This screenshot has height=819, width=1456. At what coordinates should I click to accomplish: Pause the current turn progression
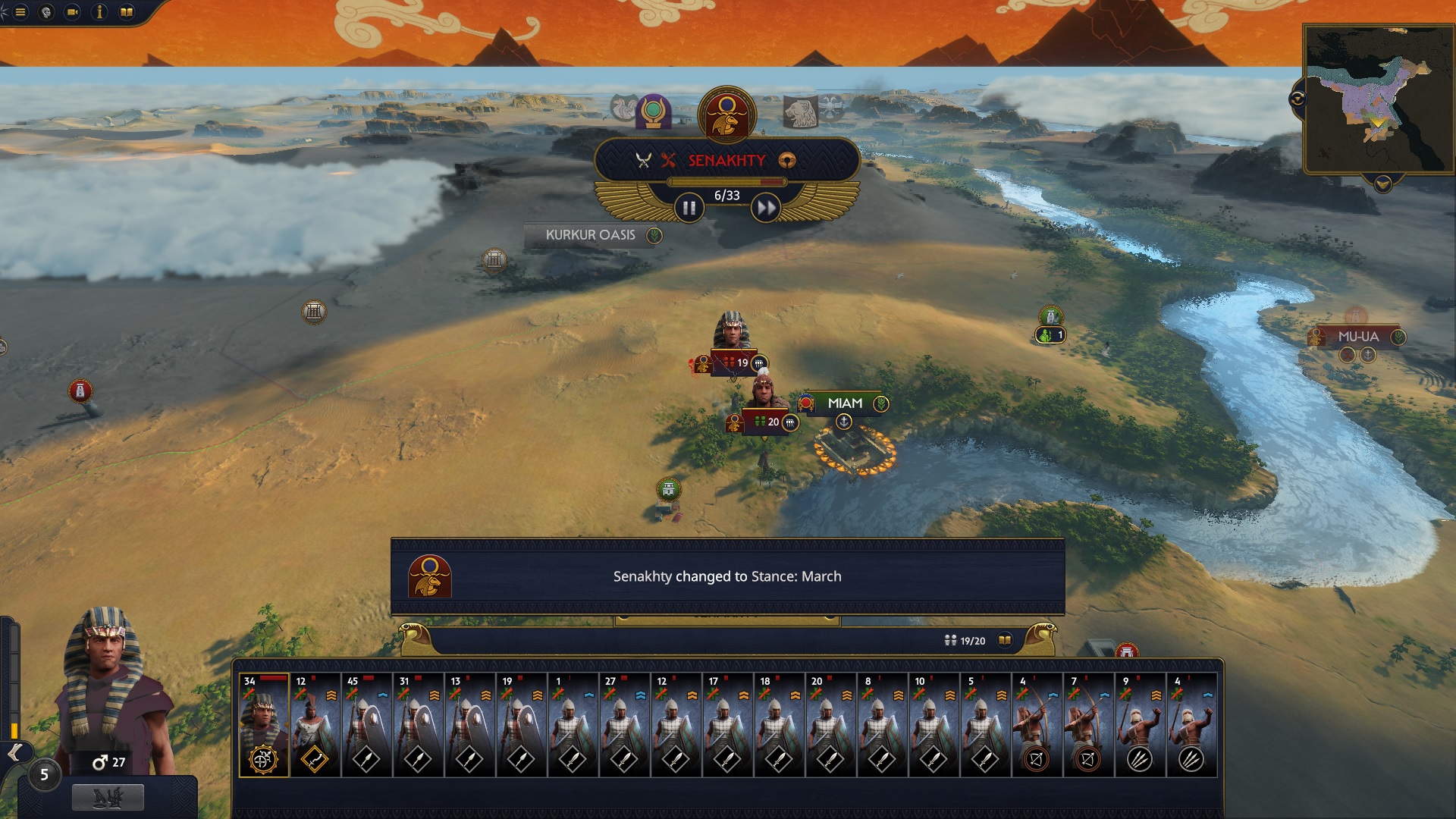(x=689, y=206)
